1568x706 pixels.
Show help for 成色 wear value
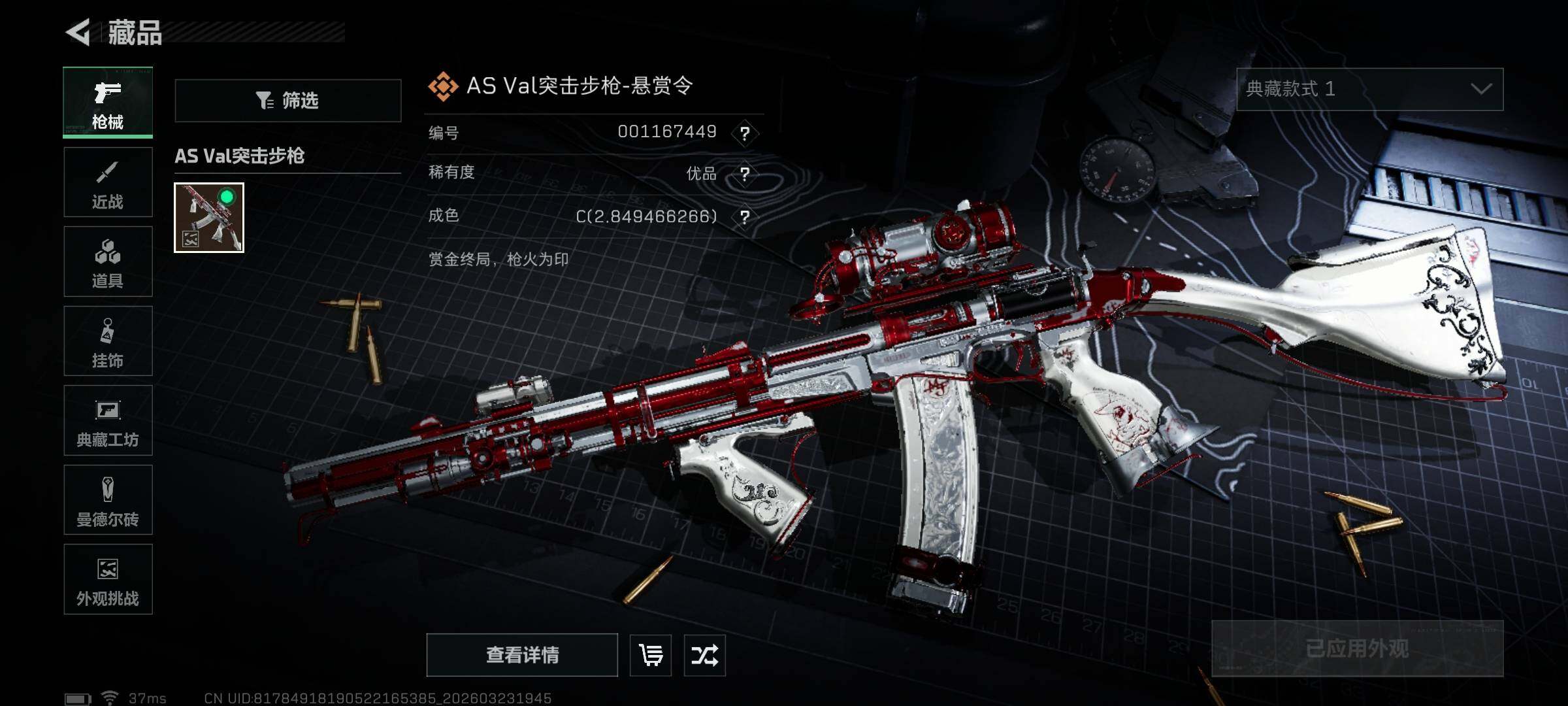(744, 217)
